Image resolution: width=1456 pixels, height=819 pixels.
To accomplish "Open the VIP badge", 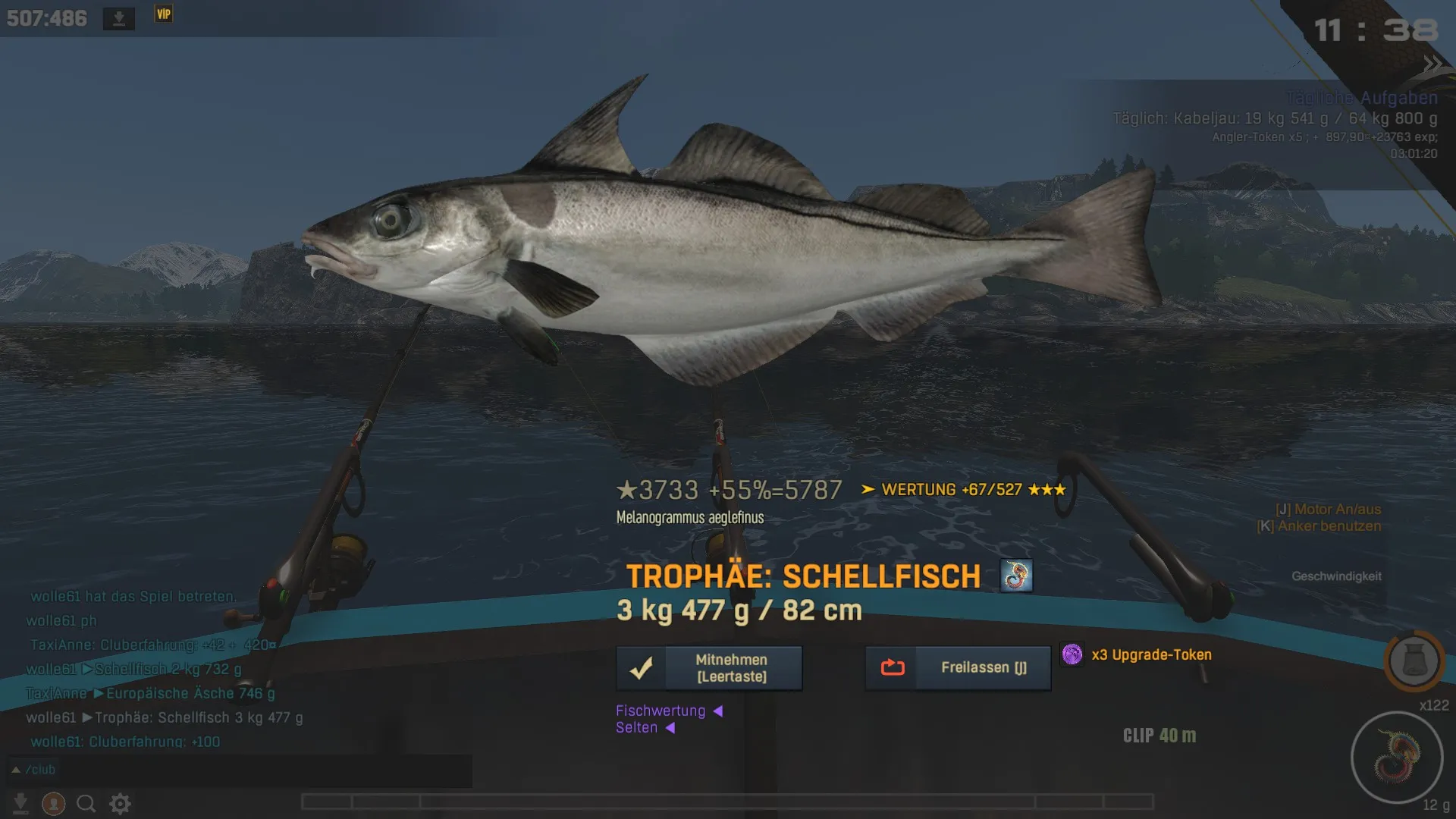I will pos(164,14).
